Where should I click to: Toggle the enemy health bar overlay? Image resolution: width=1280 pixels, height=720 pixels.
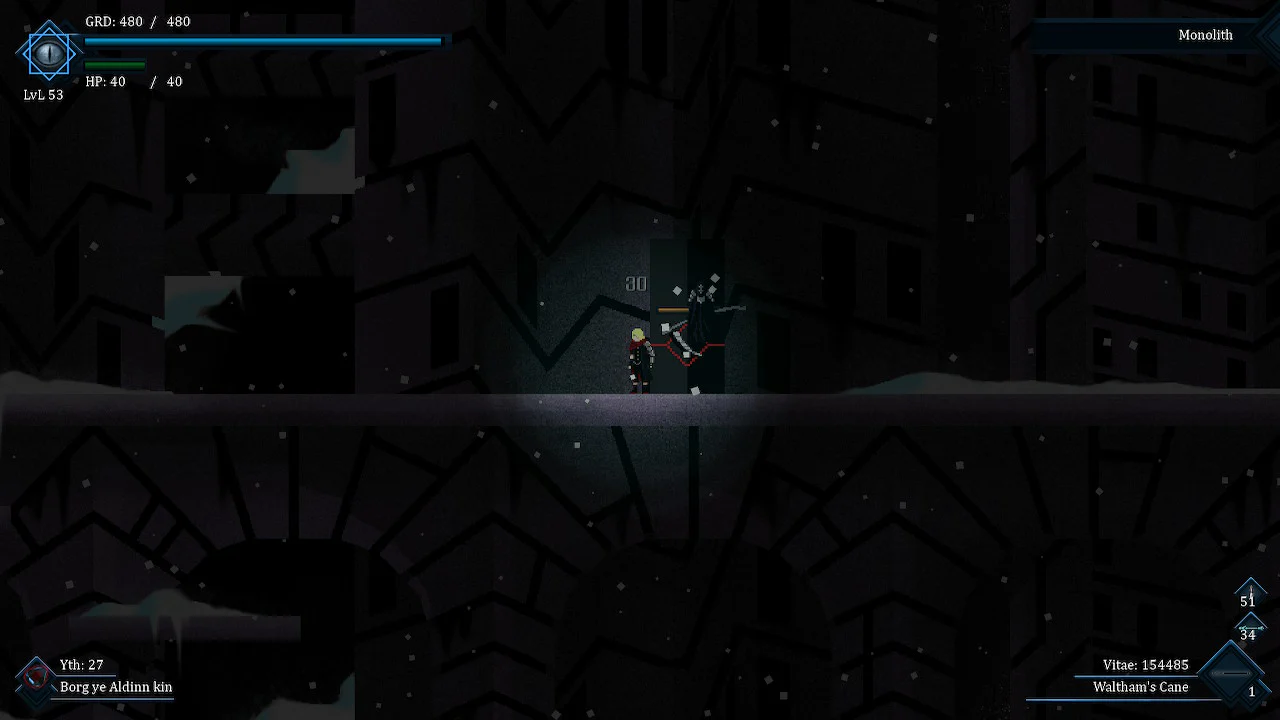point(673,310)
